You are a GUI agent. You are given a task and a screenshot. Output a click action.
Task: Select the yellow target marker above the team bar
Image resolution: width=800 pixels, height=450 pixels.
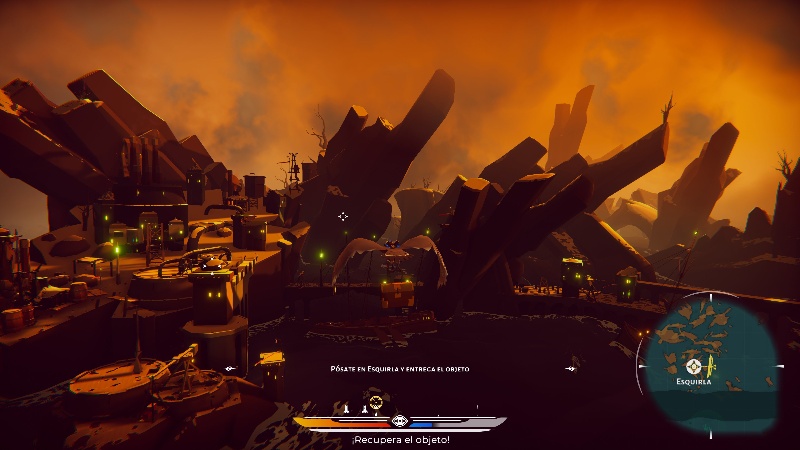(375, 402)
